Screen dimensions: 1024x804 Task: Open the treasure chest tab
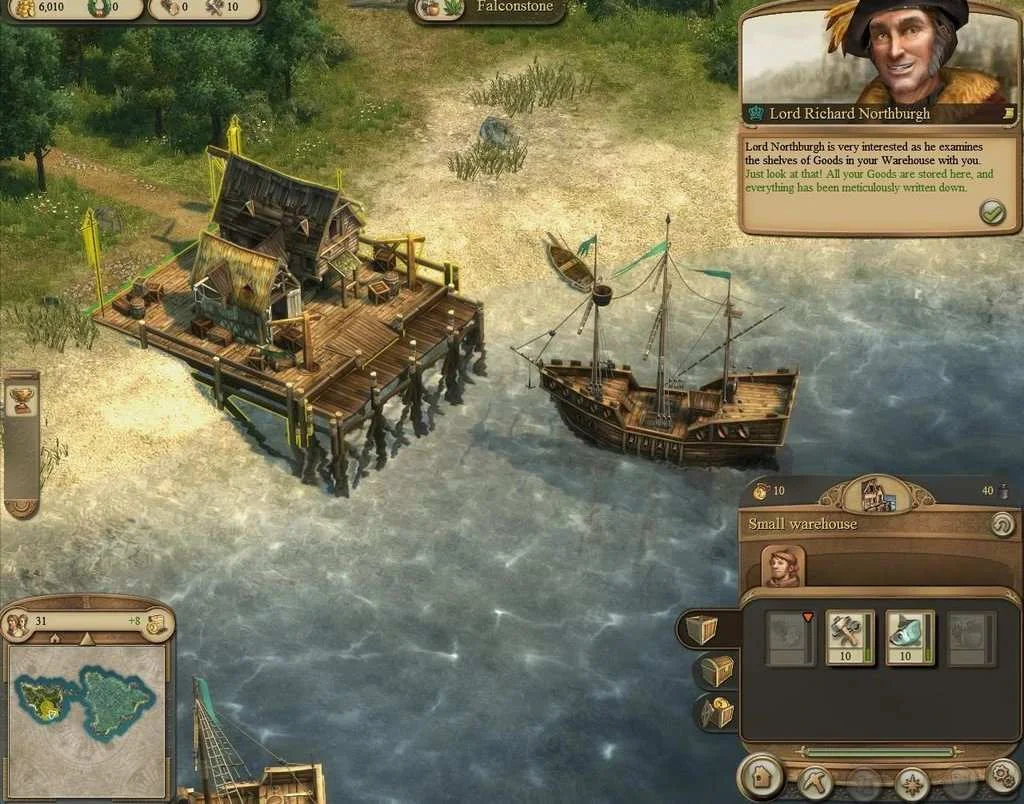click(716, 670)
